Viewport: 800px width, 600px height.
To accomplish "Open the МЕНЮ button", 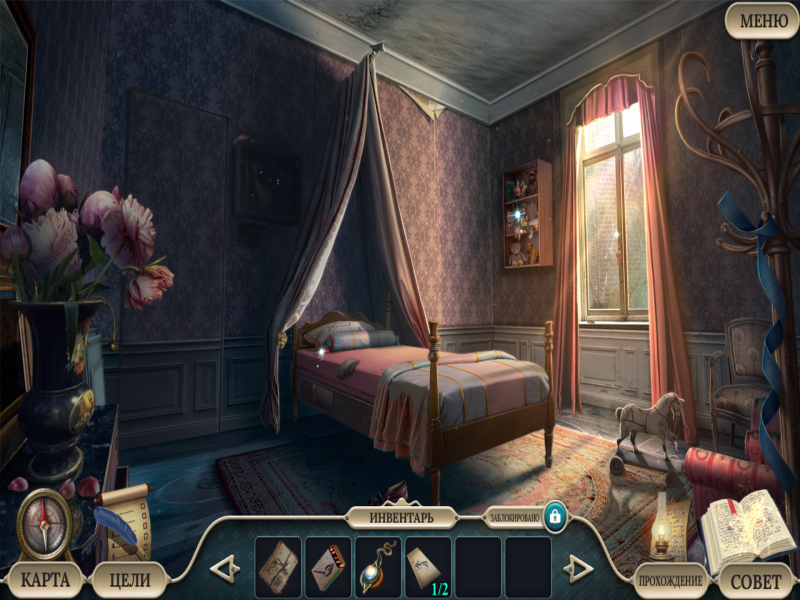I will (762, 20).
